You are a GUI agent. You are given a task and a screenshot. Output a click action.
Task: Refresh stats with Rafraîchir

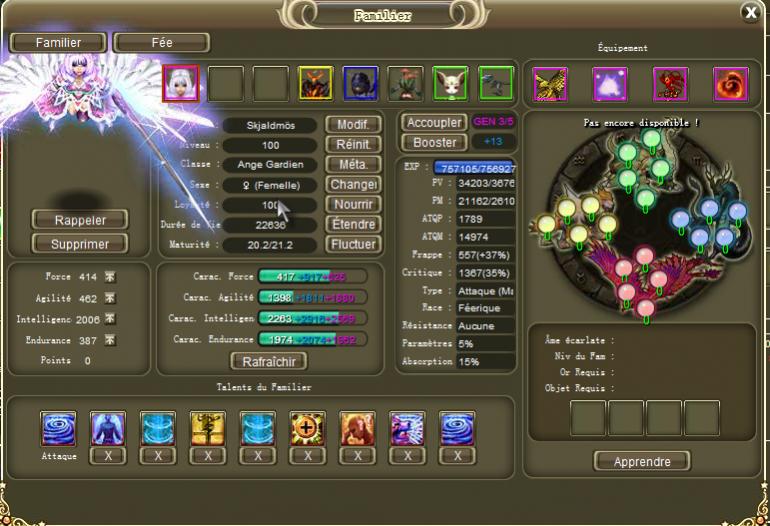(268, 361)
